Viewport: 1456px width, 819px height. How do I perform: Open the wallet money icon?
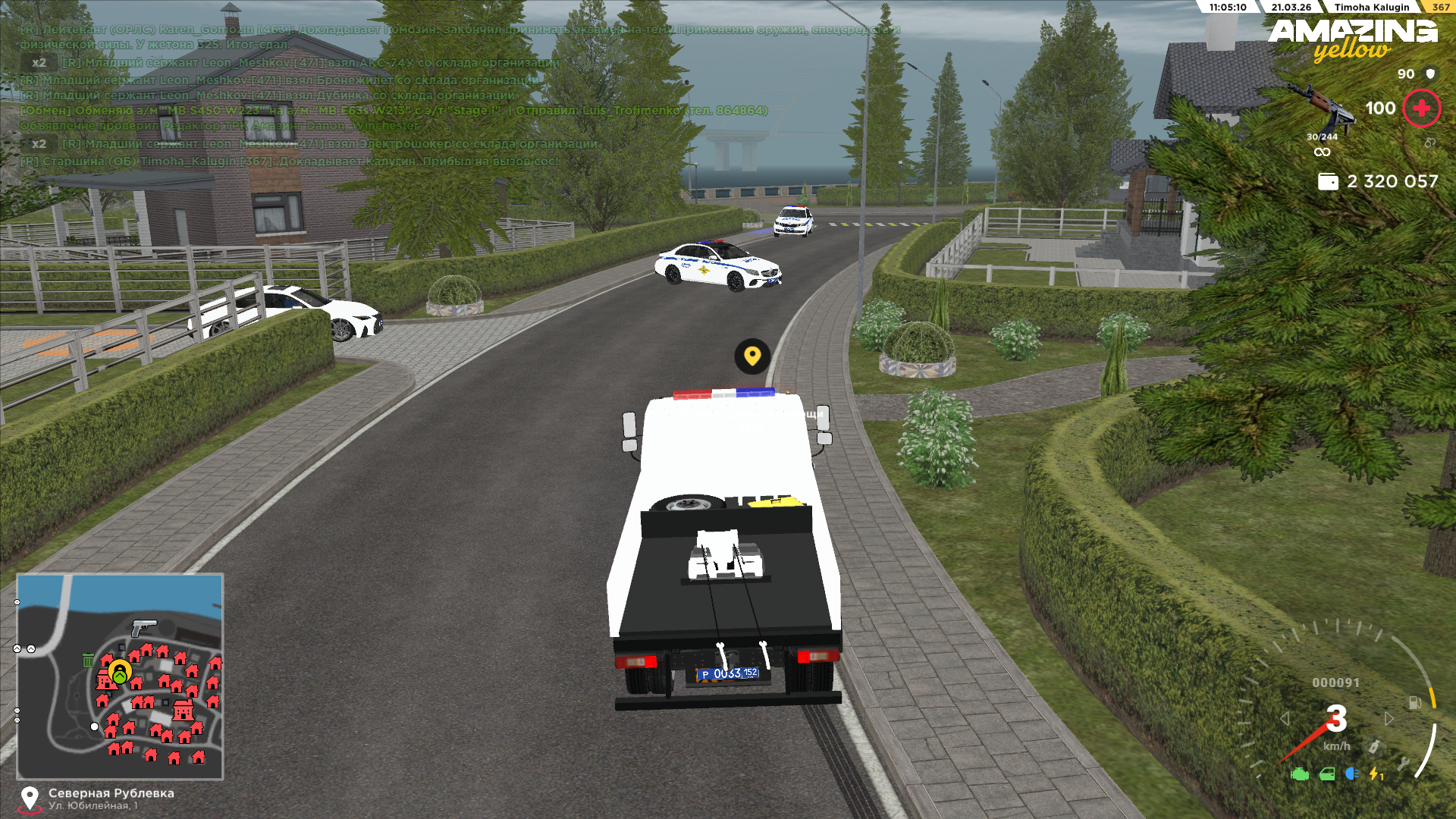[1328, 181]
